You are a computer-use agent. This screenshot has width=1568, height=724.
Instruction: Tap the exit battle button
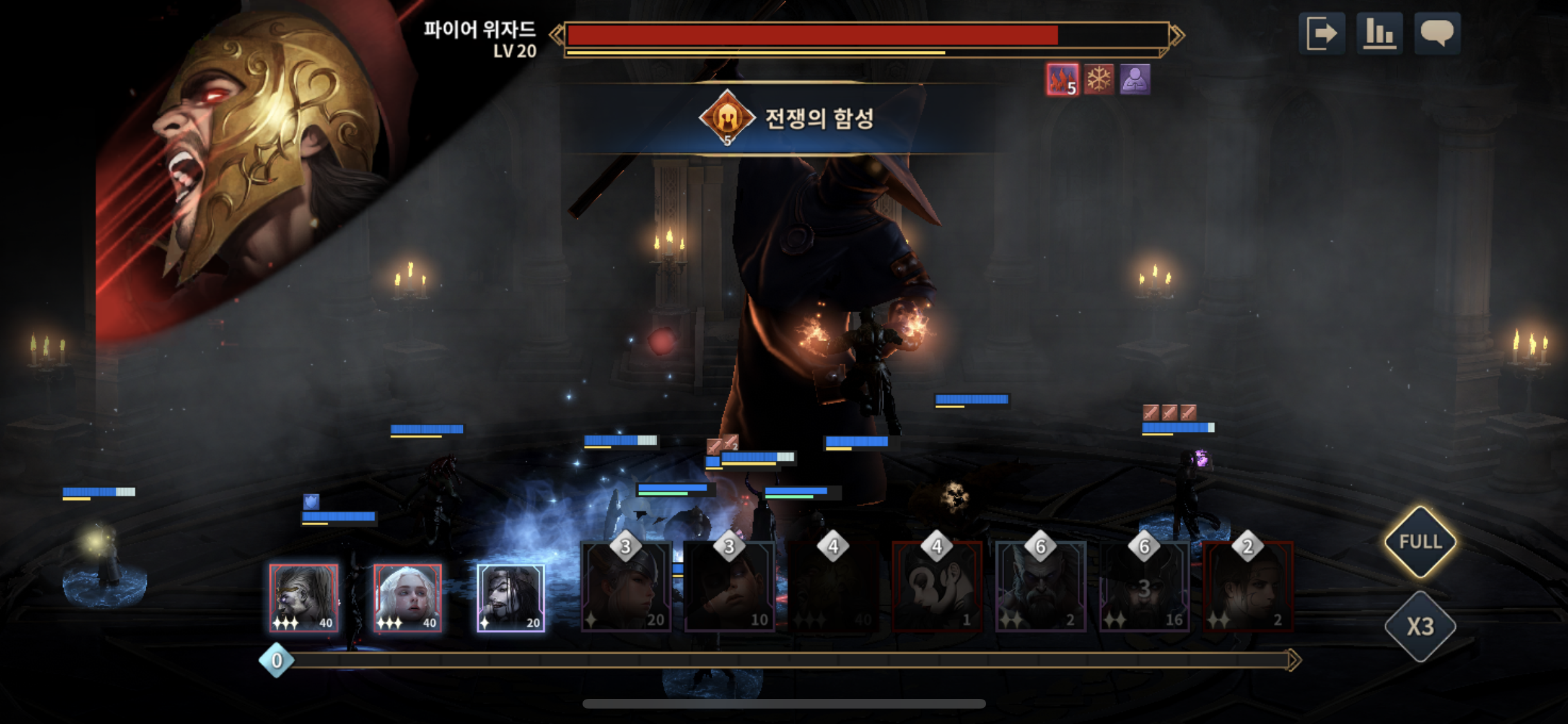[x=1321, y=33]
